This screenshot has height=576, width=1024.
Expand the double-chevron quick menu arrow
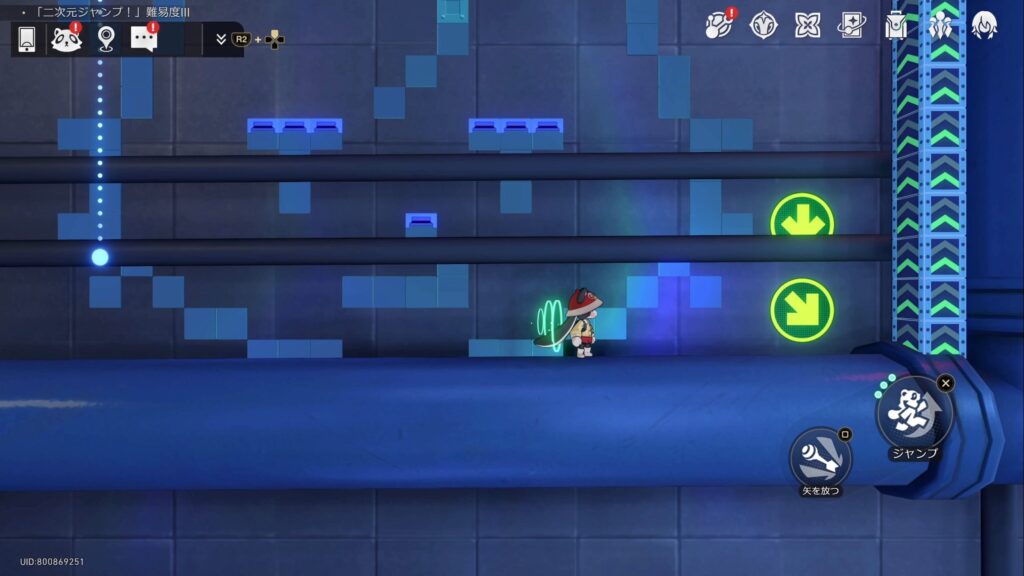pyautogui.click(x=221, y=40)
